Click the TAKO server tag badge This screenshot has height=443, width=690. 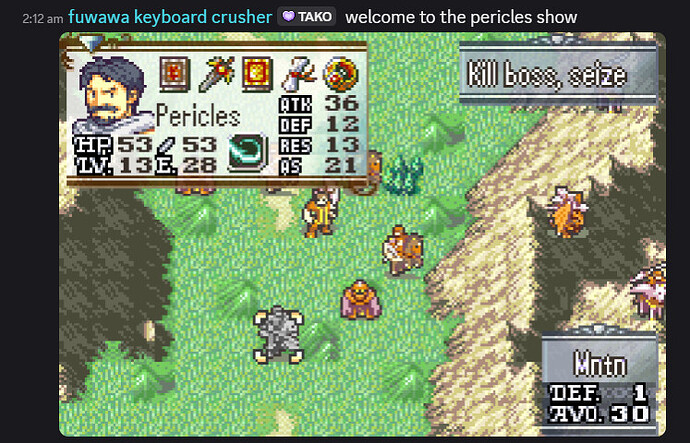[306, 17]
